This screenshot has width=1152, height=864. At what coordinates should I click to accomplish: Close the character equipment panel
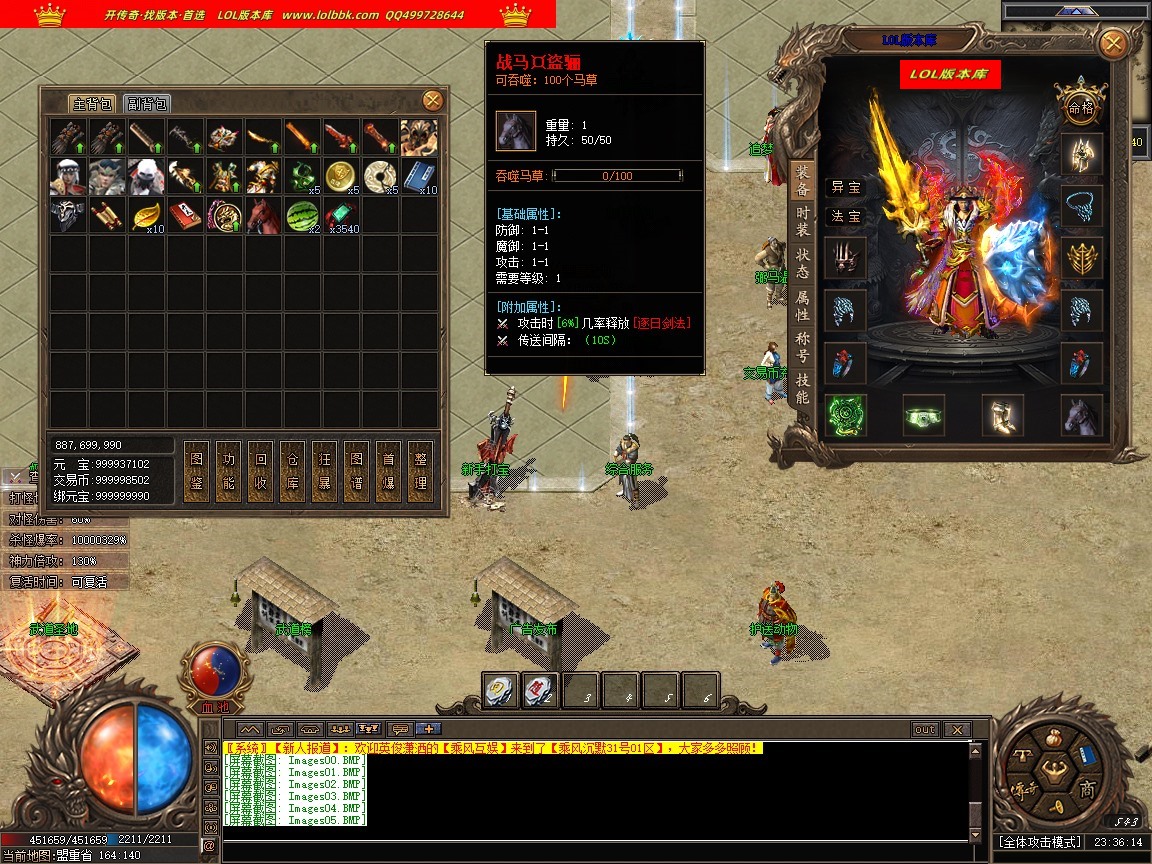point(1112,44)
